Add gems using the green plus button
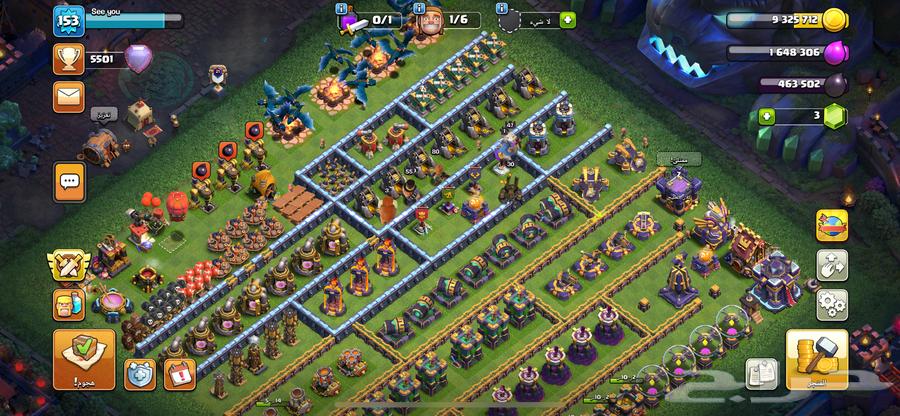 [768, 116]
